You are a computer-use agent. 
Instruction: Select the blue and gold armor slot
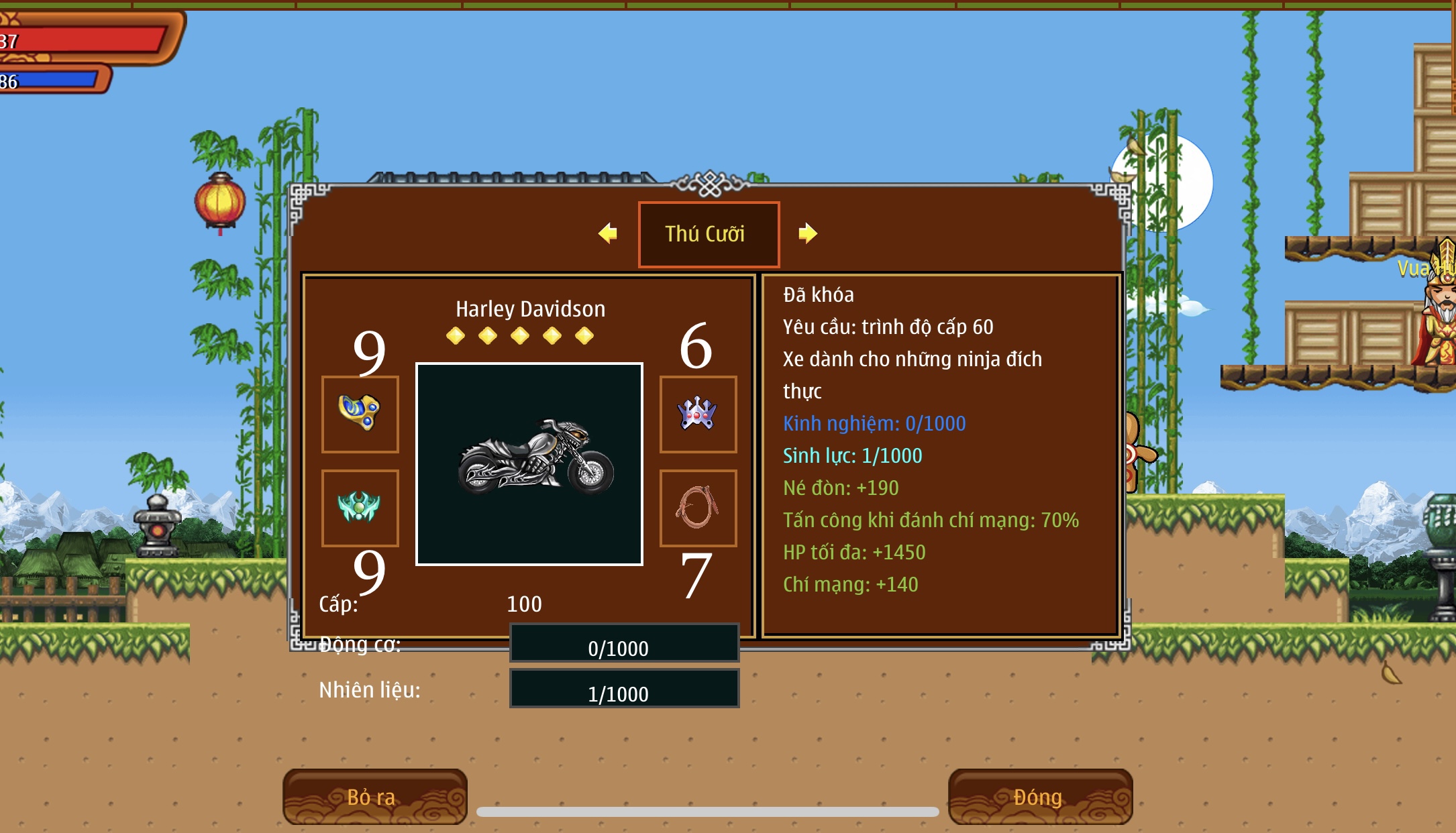(360, 414)
